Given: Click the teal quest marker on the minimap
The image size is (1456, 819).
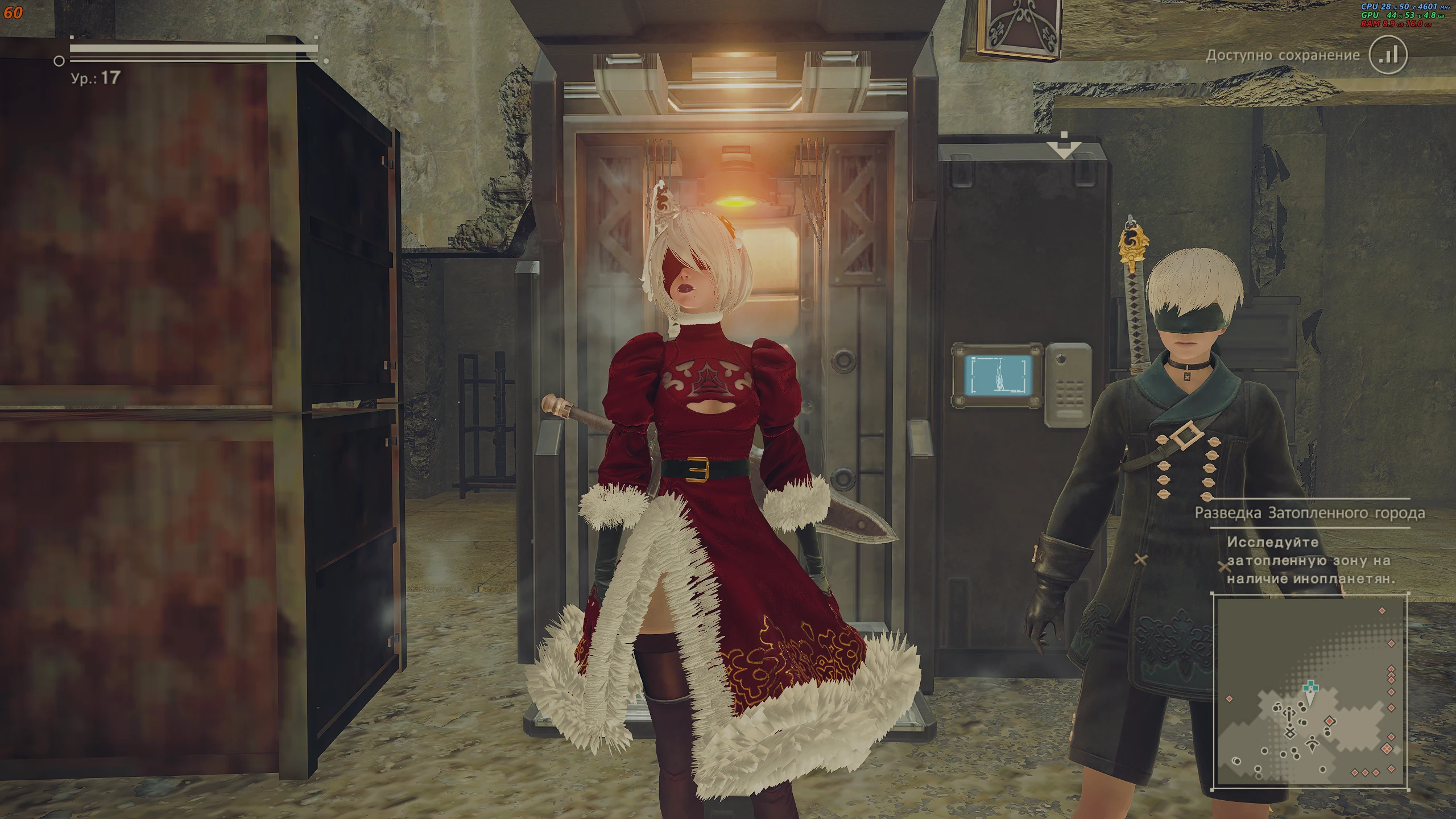Looking at the screenshot, I should pyautogui.click(x=1311, y=686).
